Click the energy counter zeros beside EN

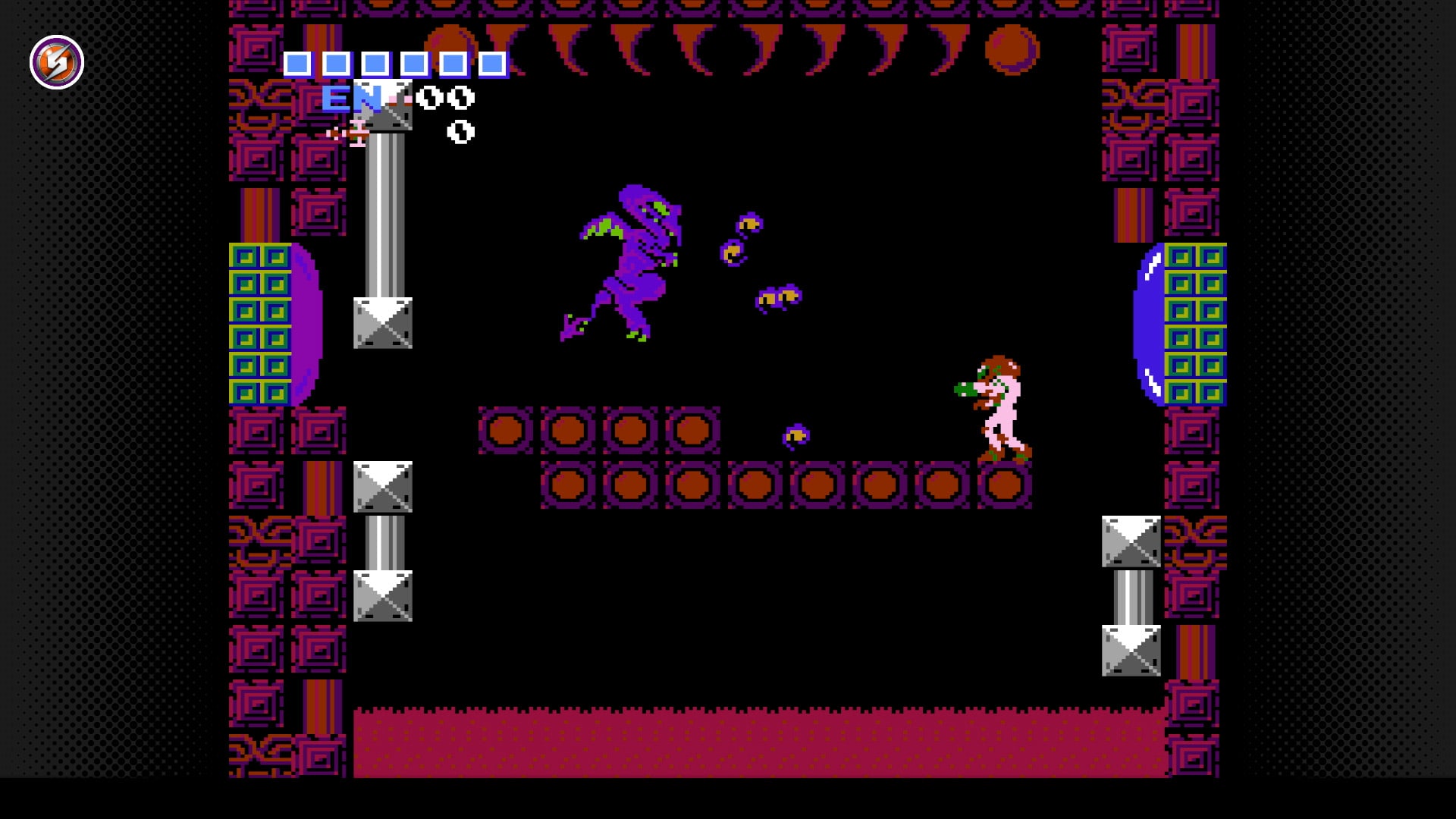(x=446, y=97)
